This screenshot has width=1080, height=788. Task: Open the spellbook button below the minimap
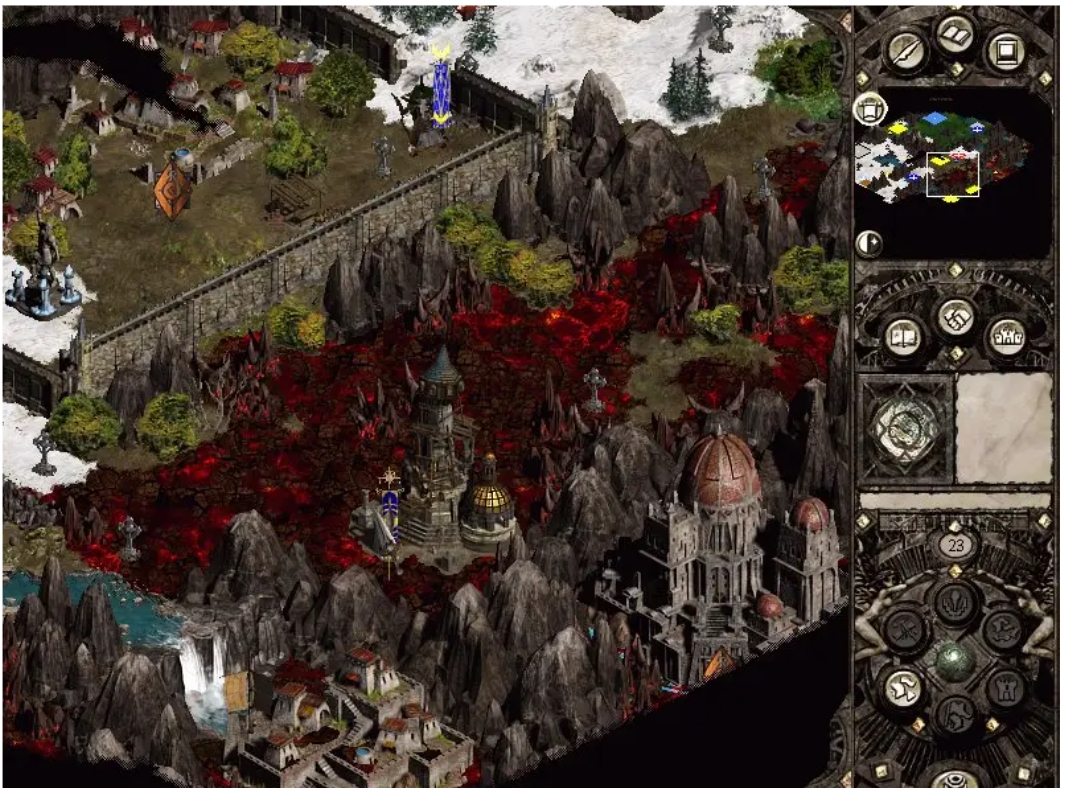[x=907, y=337]
